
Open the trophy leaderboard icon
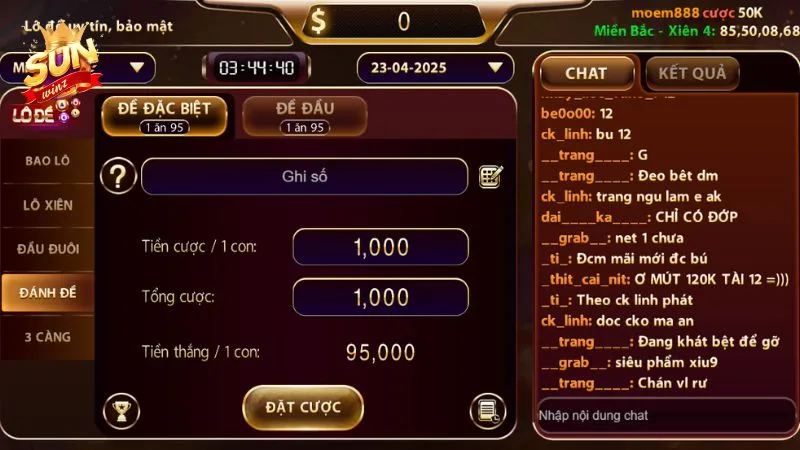coord(121,410)
